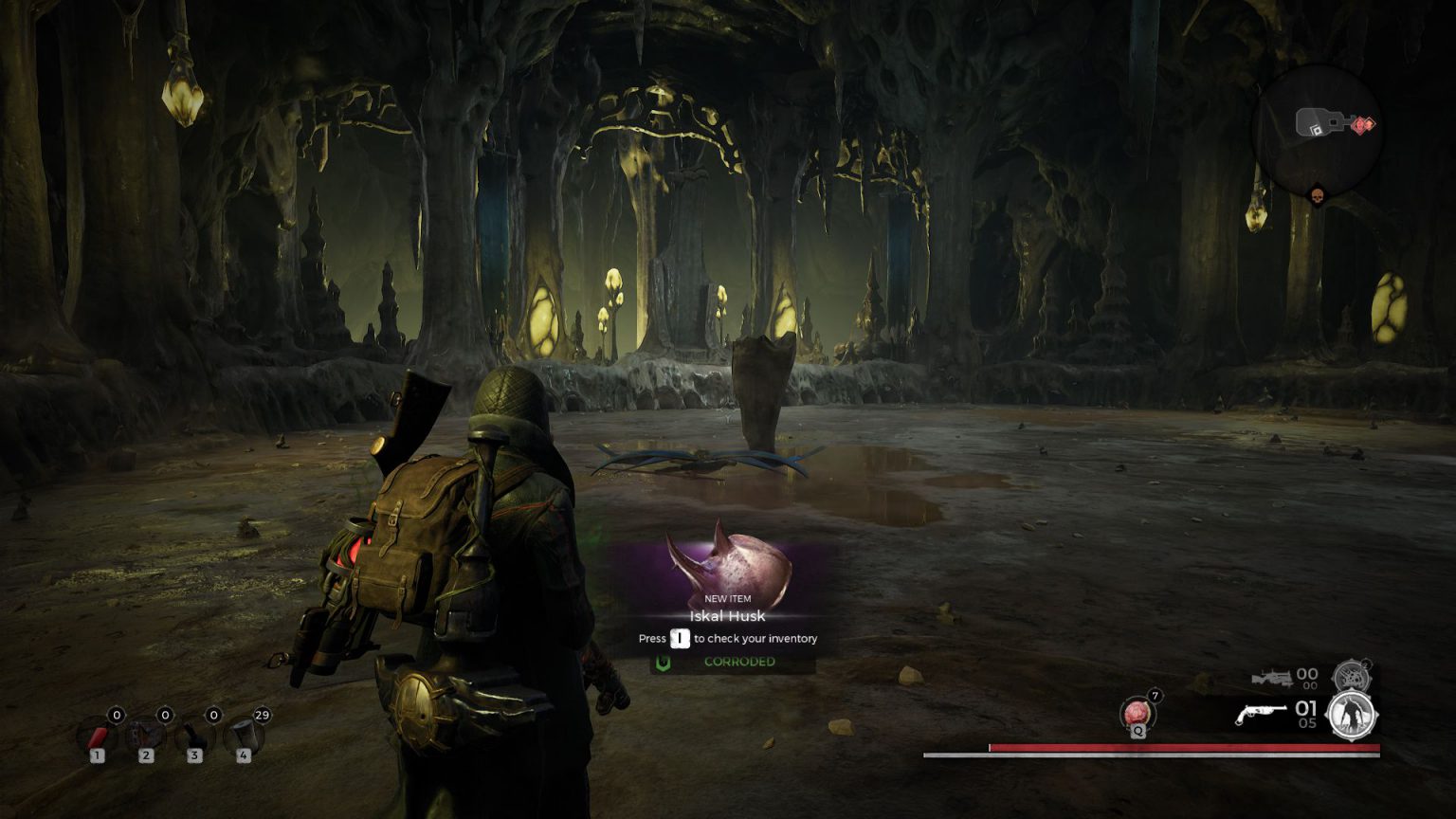Click the character armor emblem icon bottom right

coord(1353,718)
